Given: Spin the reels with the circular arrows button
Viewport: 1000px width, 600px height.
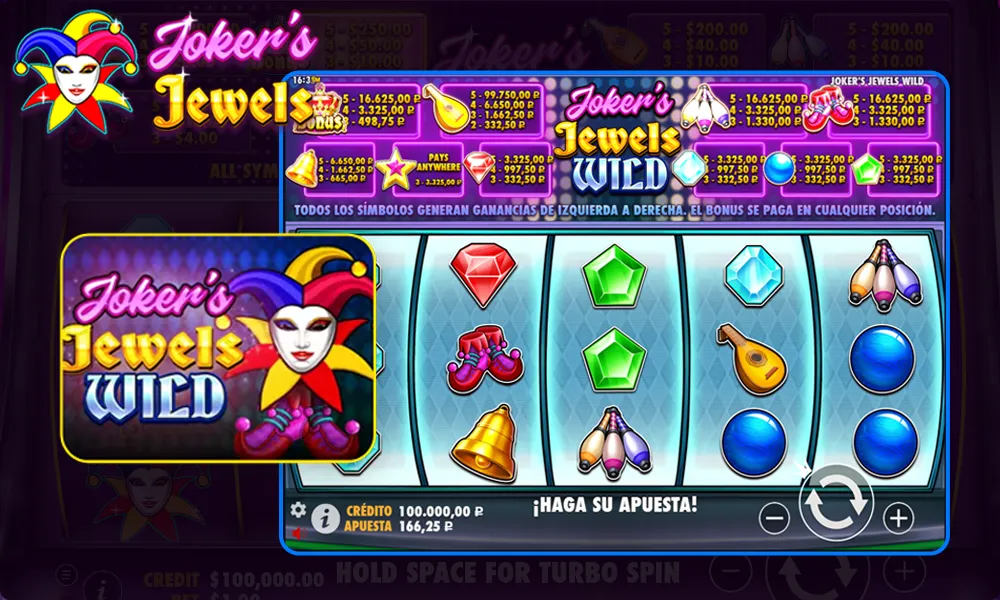Looking at the screenshot, I should click(836, 504).
